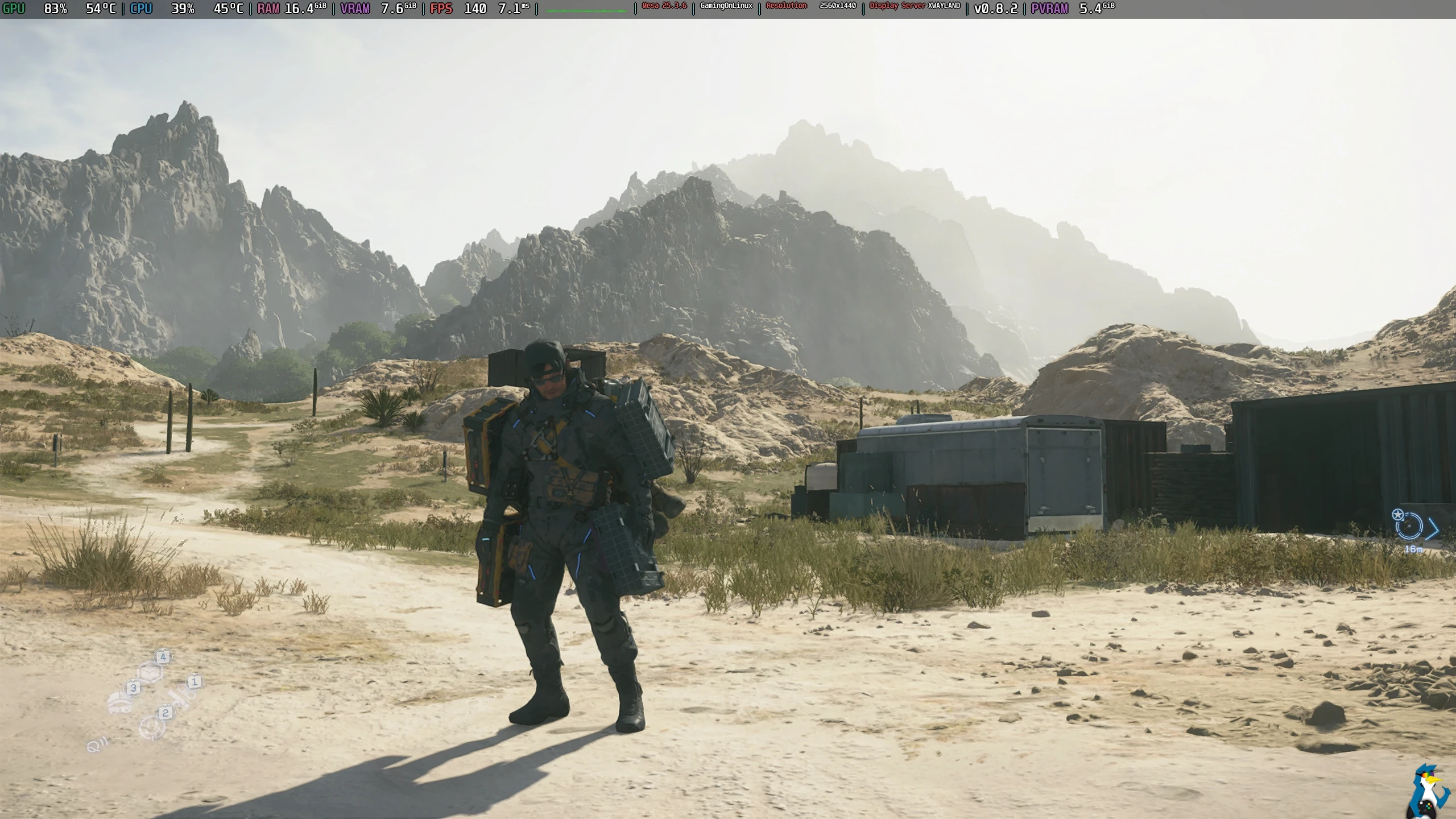
Task: Select the star objective waypoint marker
Action: 1397,515
